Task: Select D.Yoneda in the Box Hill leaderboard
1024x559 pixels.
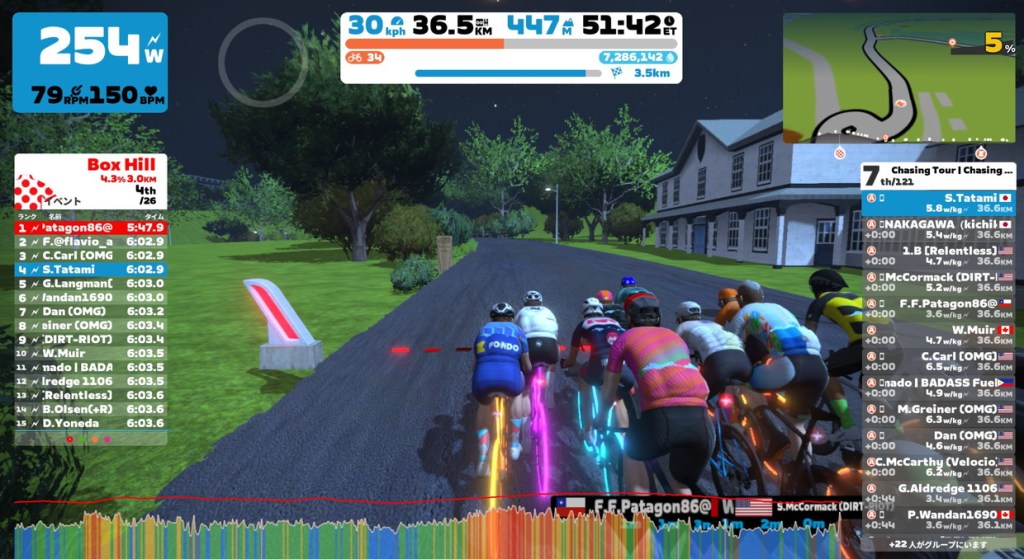Action: pyautogui.click(x=90, y=423)
